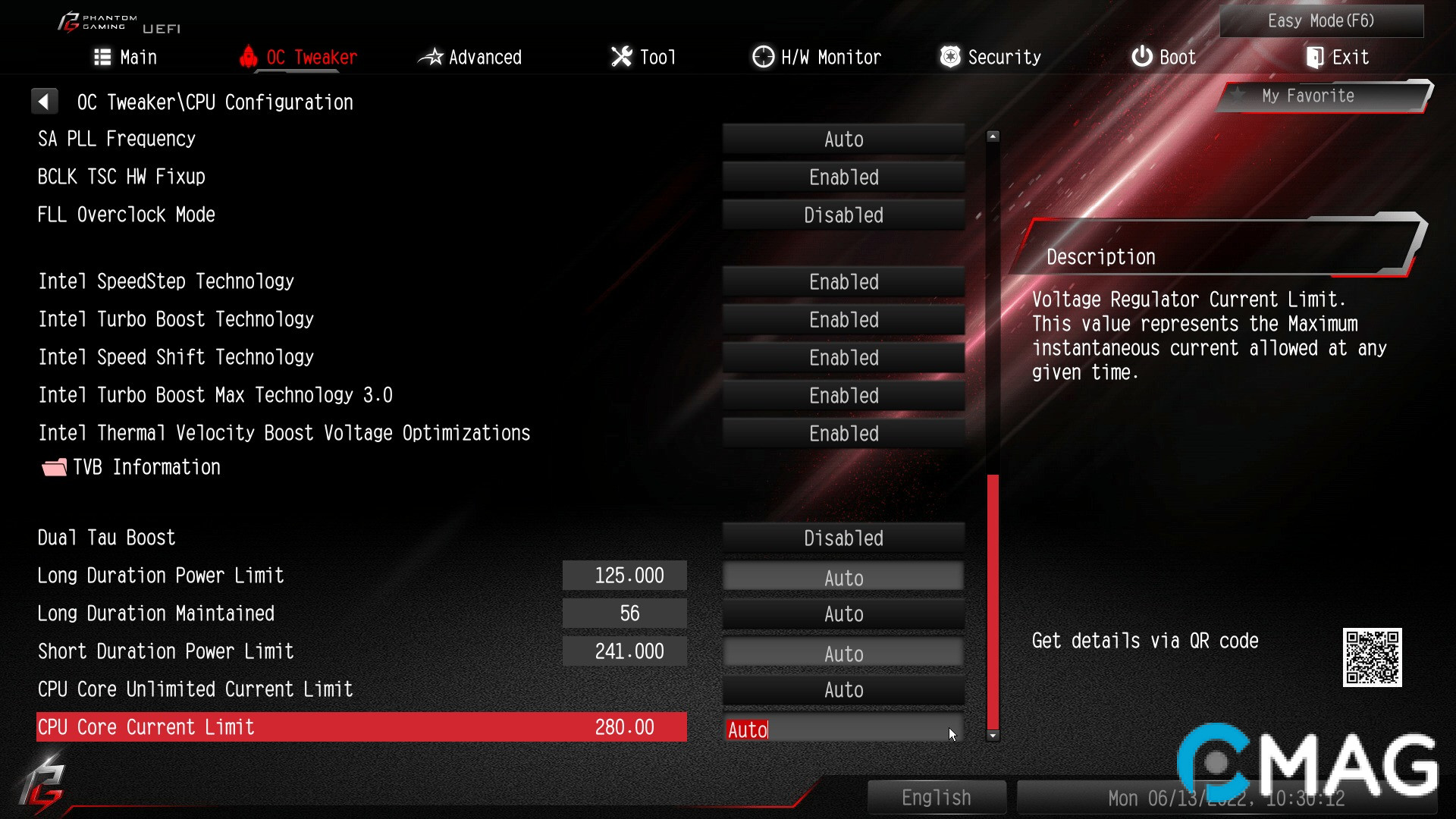Click the back arrow to leave CPU Configuration
1456x819 pixels.
point(45,100)
